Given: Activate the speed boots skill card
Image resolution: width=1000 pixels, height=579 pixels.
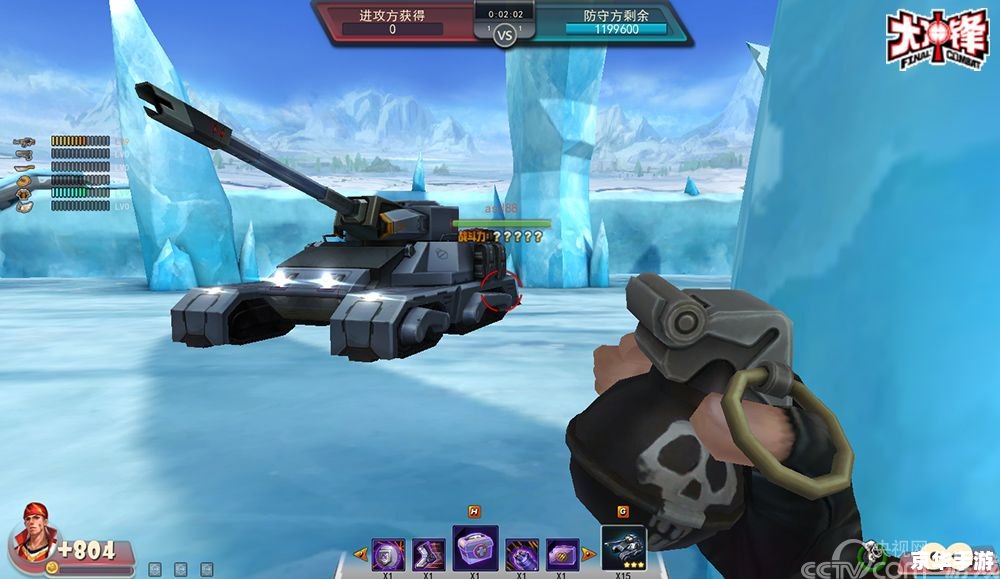Looking at the screenshot, I should coord(428,553).
